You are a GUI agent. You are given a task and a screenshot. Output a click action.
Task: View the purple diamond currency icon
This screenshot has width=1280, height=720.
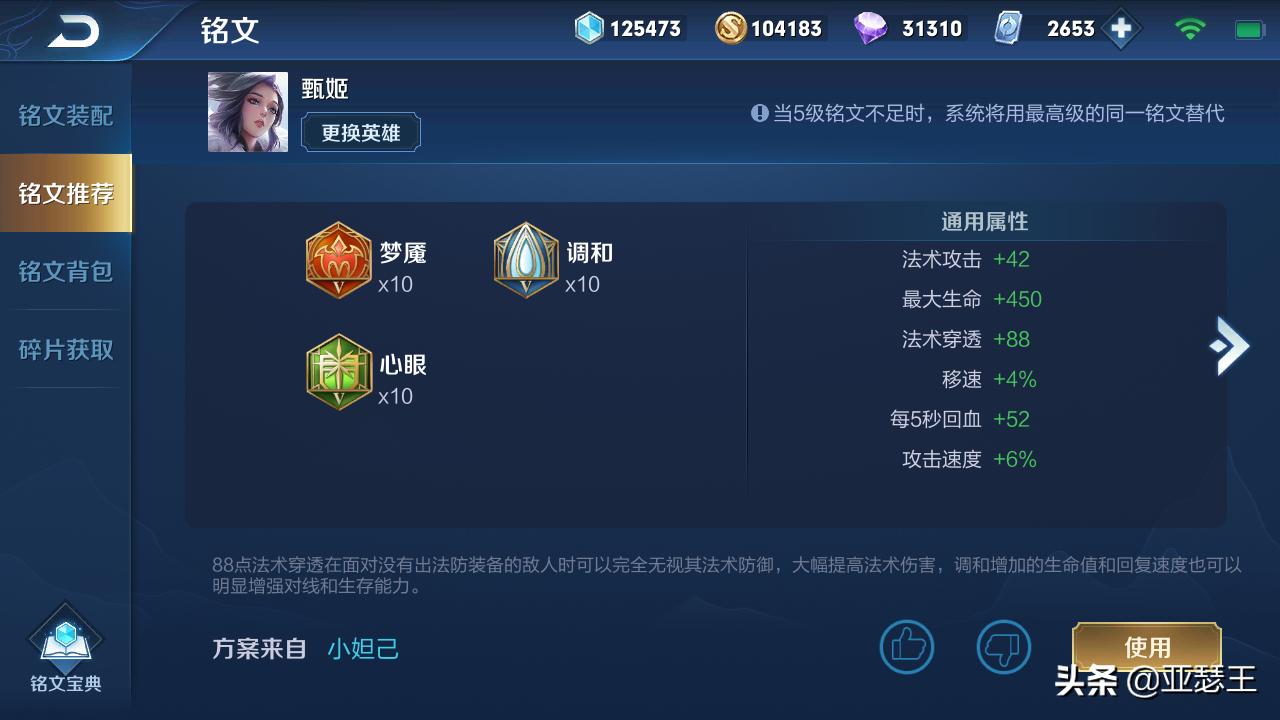pyautogui.click(x=873, y=29)
